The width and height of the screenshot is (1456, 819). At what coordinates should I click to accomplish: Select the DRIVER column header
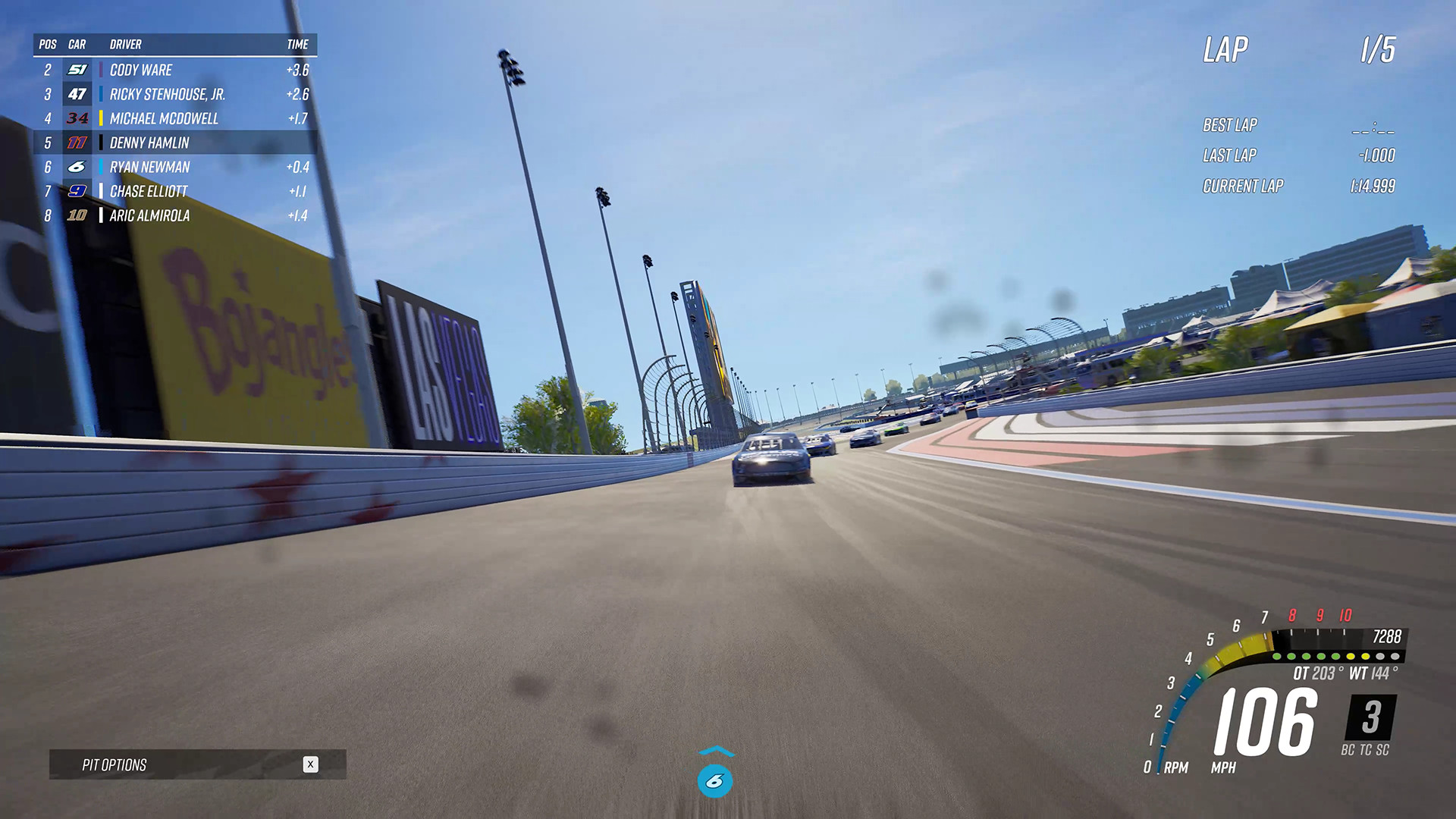(127, 44)
